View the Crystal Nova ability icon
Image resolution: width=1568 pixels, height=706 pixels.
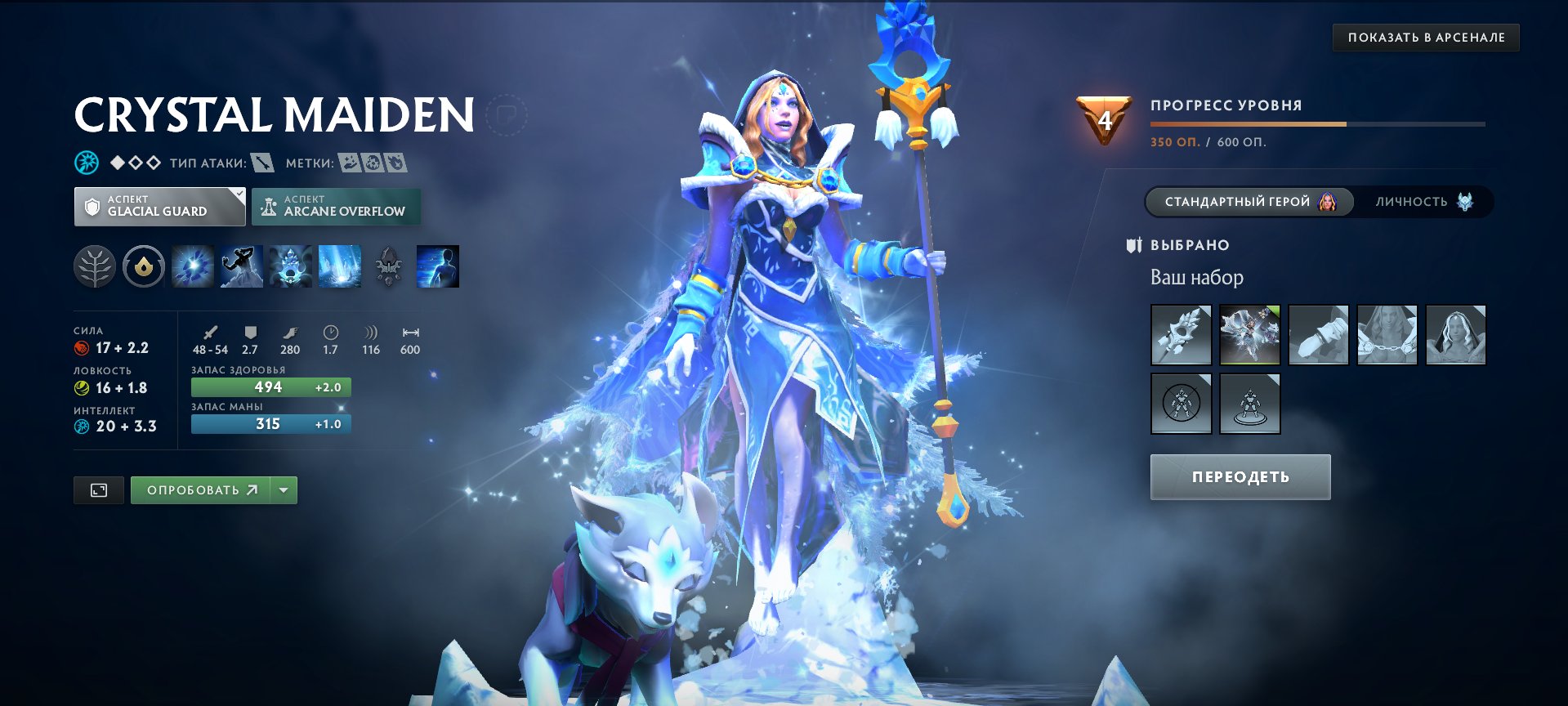(x=194, y=265)
